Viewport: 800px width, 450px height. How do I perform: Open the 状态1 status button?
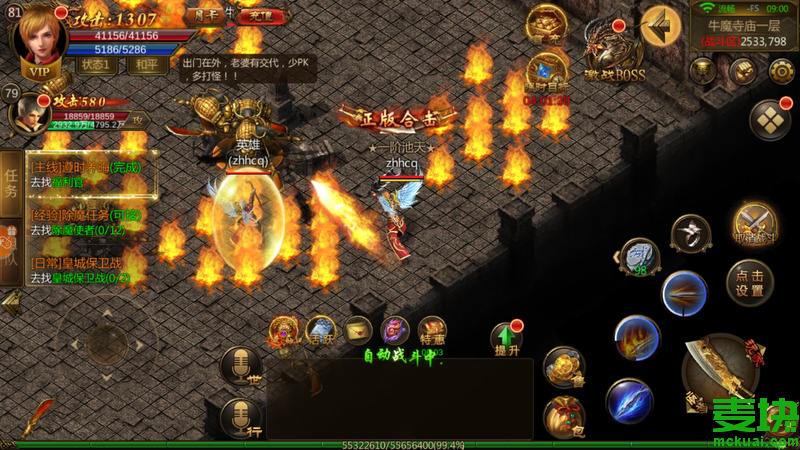95,64
